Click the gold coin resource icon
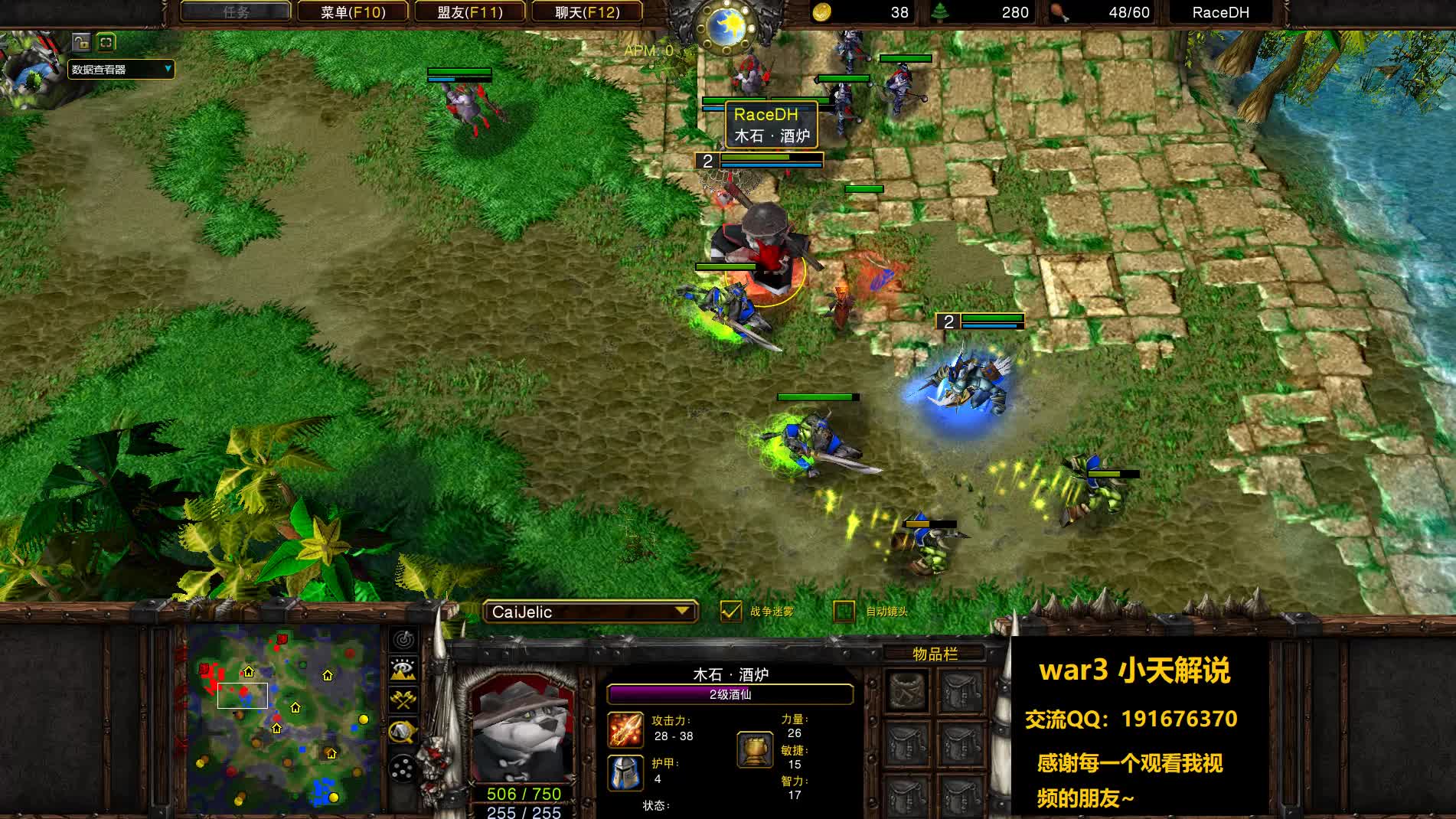Viewport: 1456px width, 819px height. [821, 12]
